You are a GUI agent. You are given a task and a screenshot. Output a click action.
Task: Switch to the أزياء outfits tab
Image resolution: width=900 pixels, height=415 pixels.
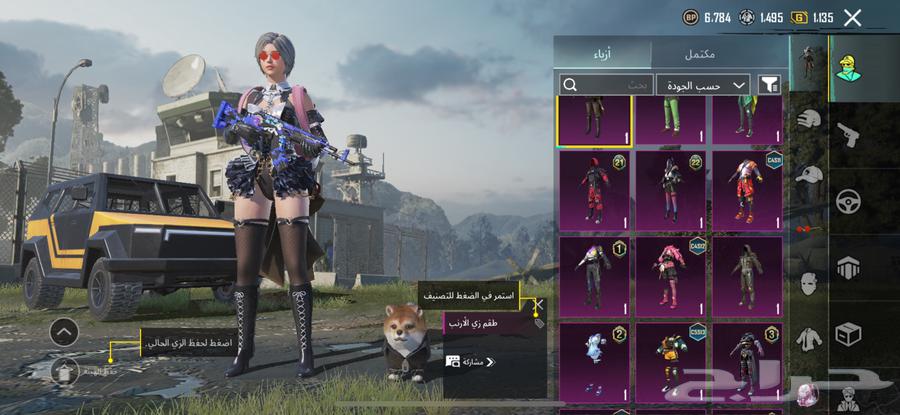603,52
